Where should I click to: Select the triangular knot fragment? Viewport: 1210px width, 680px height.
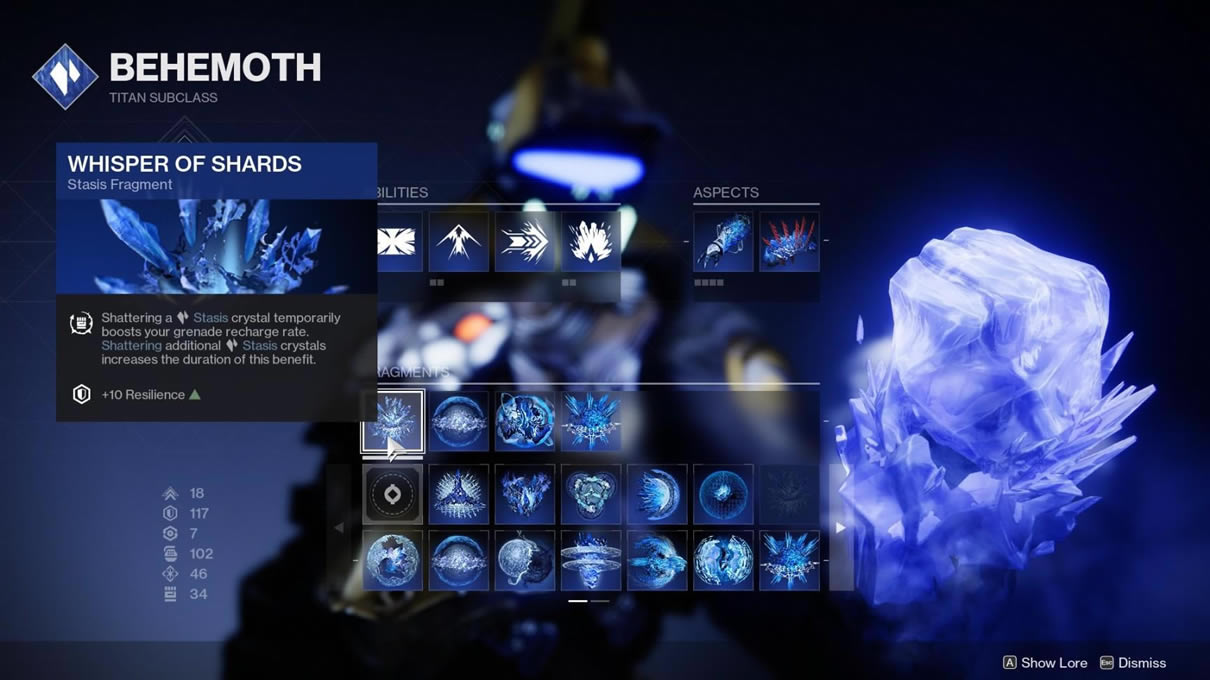pyautogui.click(x=591, y=494)
